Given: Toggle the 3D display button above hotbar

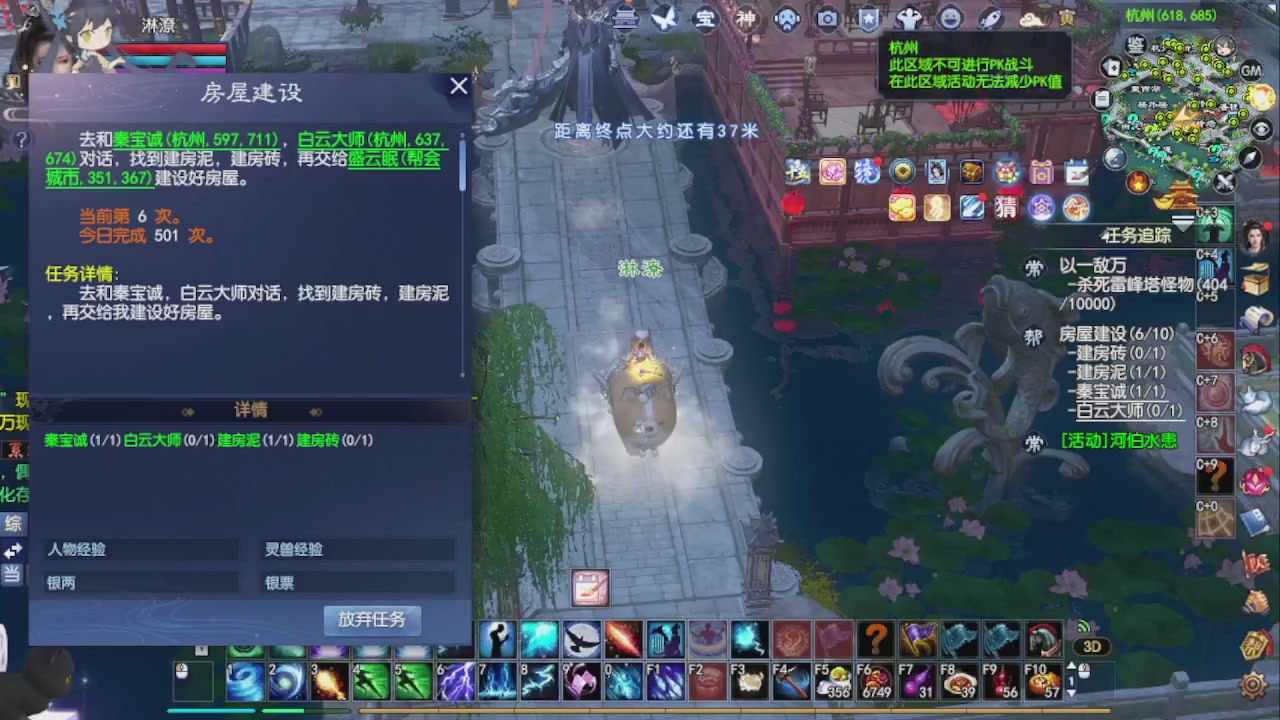Looking at the screenshot, I should (x=1093, y=647).
